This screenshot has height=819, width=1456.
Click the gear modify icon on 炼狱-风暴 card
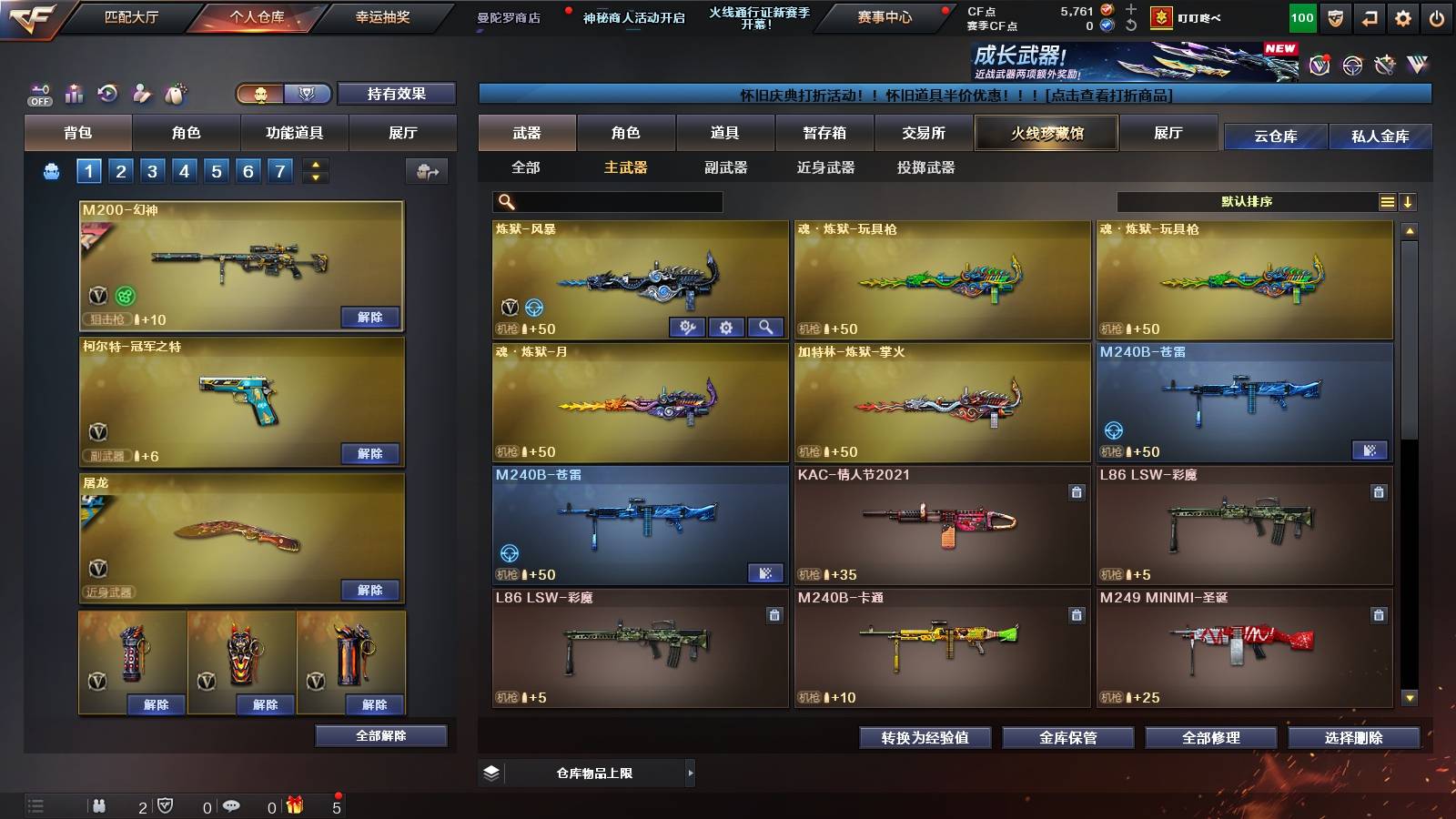point(725,329)
